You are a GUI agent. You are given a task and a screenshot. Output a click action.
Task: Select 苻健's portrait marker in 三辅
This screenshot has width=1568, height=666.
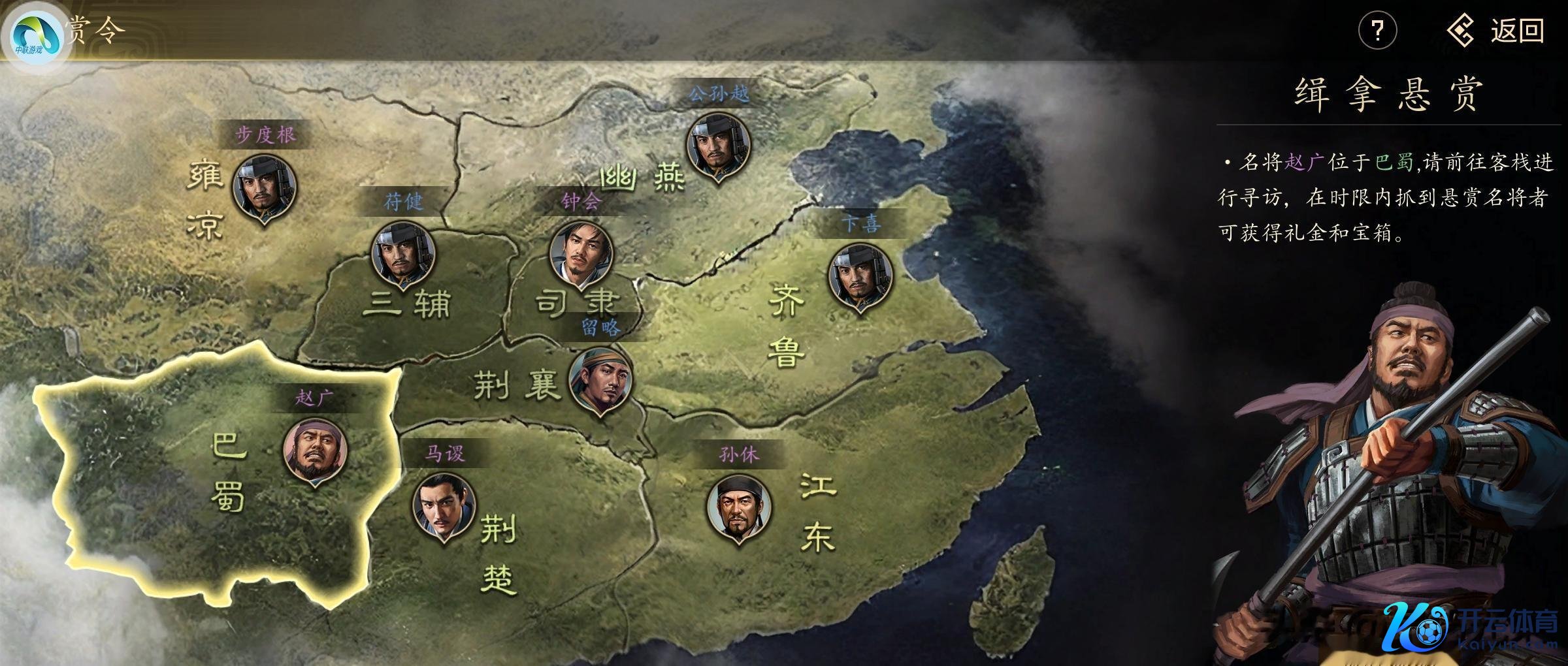(x=403, y=255)
